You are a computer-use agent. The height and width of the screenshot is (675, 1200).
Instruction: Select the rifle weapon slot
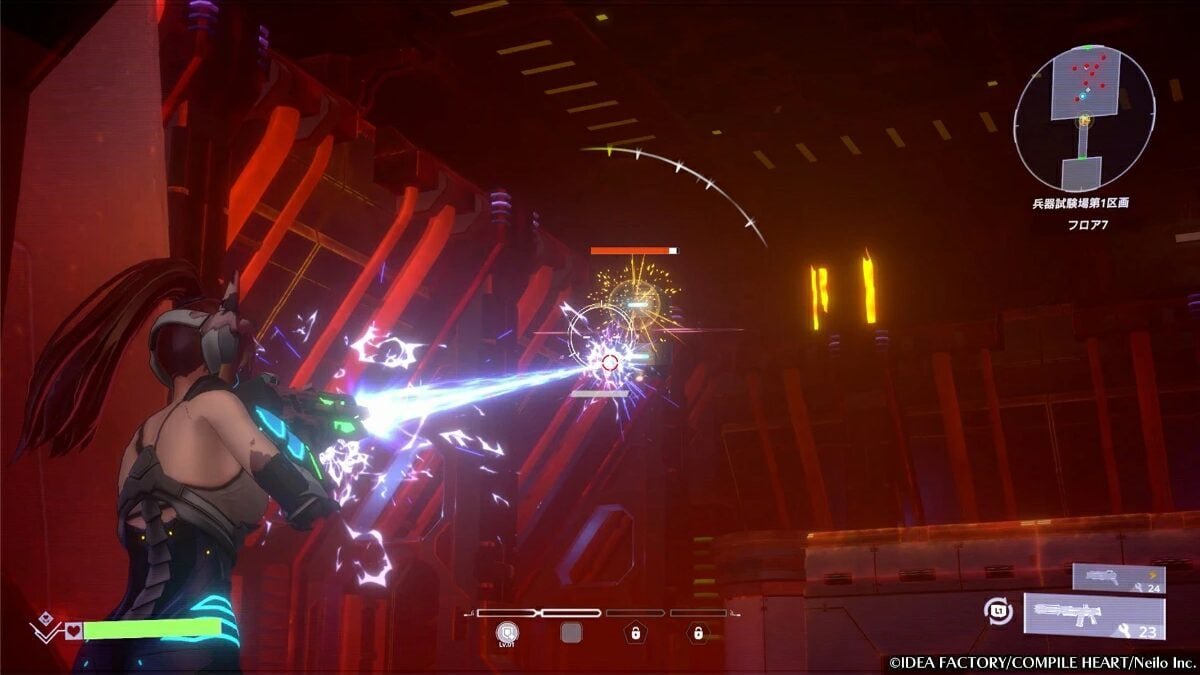(x=1093, y=615)
